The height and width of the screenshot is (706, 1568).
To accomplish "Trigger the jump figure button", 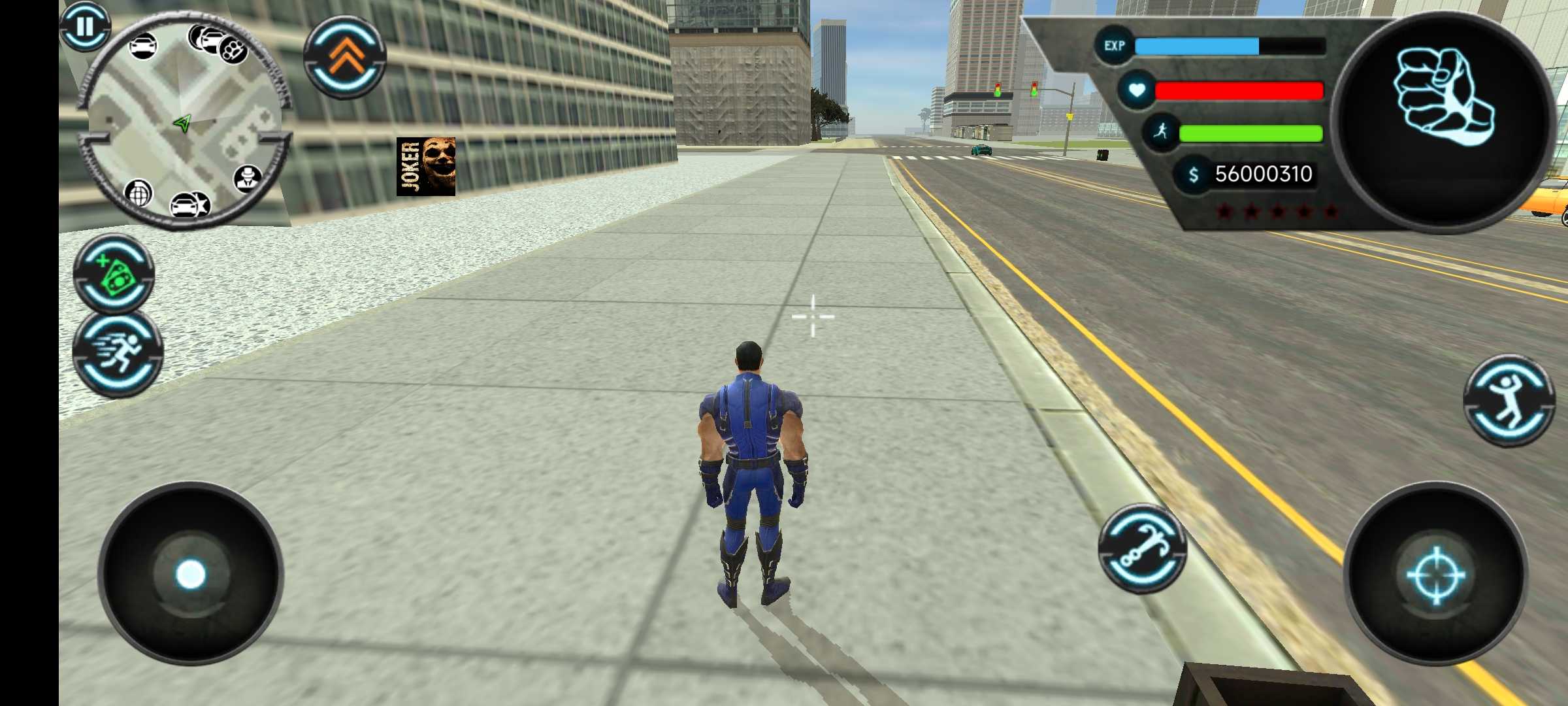I will (x=1509, y=401).
